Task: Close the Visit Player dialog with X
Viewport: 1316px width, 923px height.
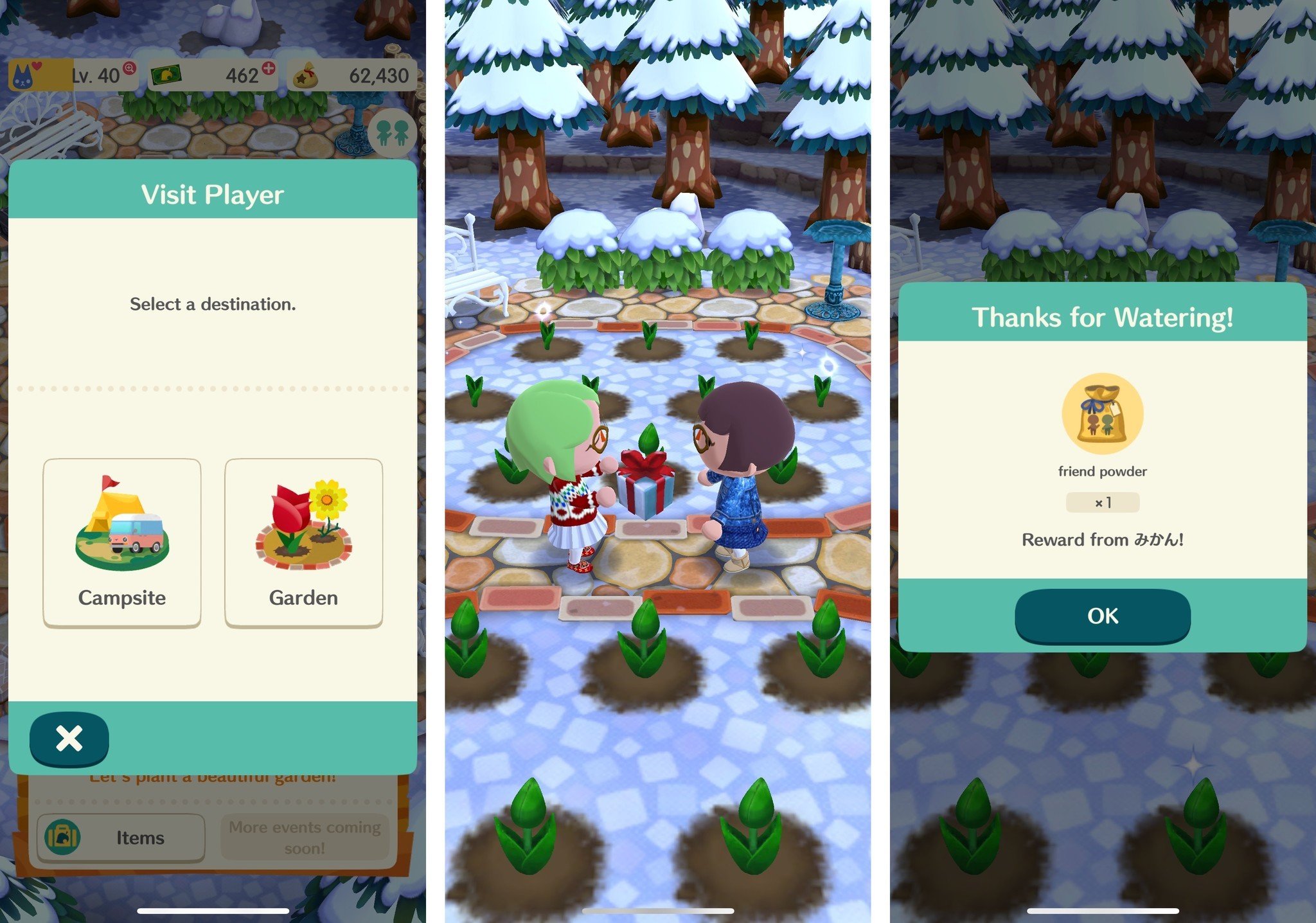Action: click(68, 739)
